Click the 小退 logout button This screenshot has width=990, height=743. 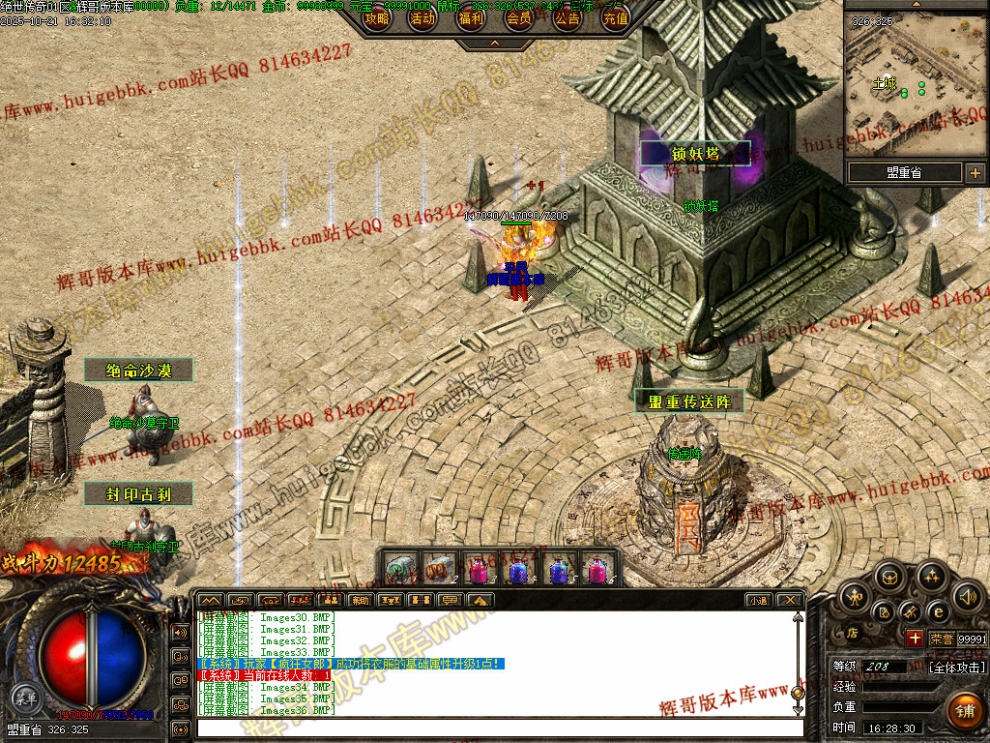[x=757, y=600]
